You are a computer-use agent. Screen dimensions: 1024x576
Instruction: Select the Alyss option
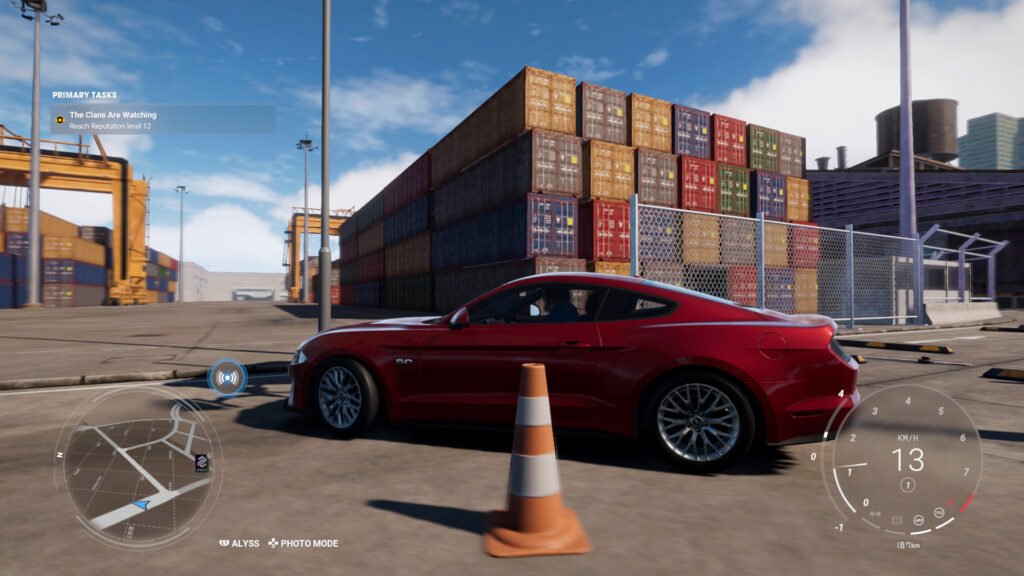point(240,544)
